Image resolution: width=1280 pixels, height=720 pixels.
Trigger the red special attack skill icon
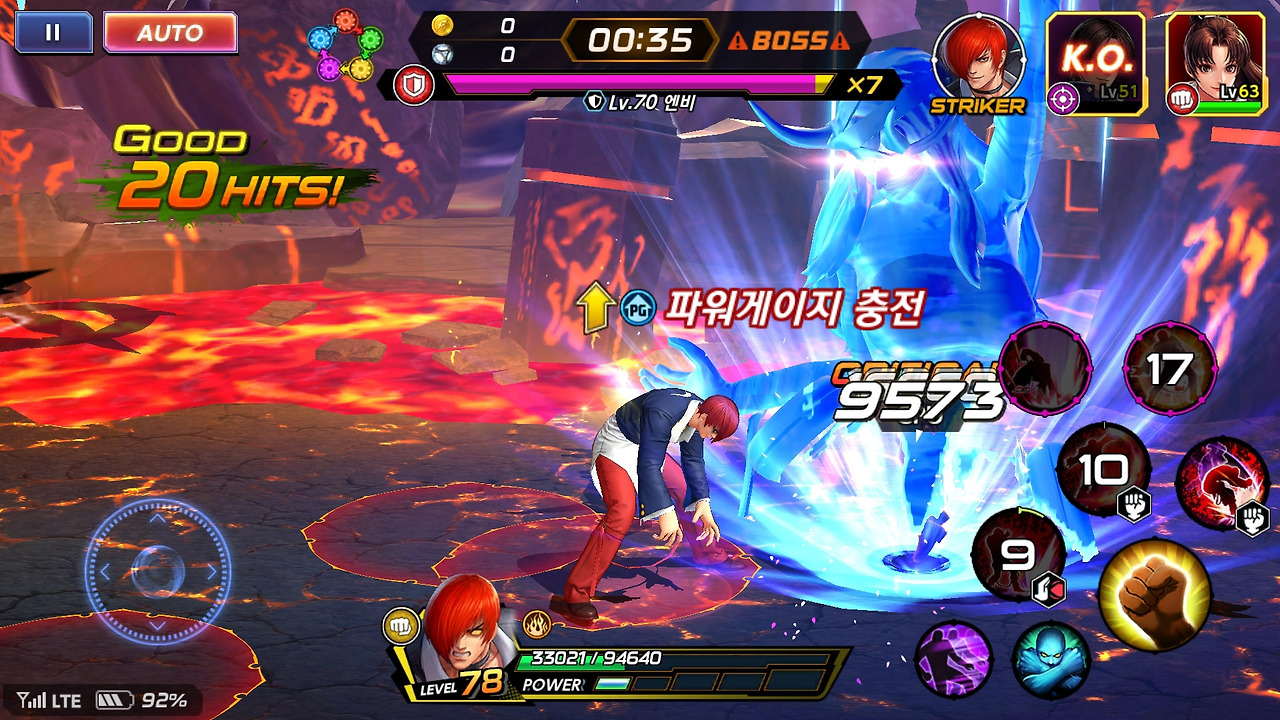[1222, 480]
